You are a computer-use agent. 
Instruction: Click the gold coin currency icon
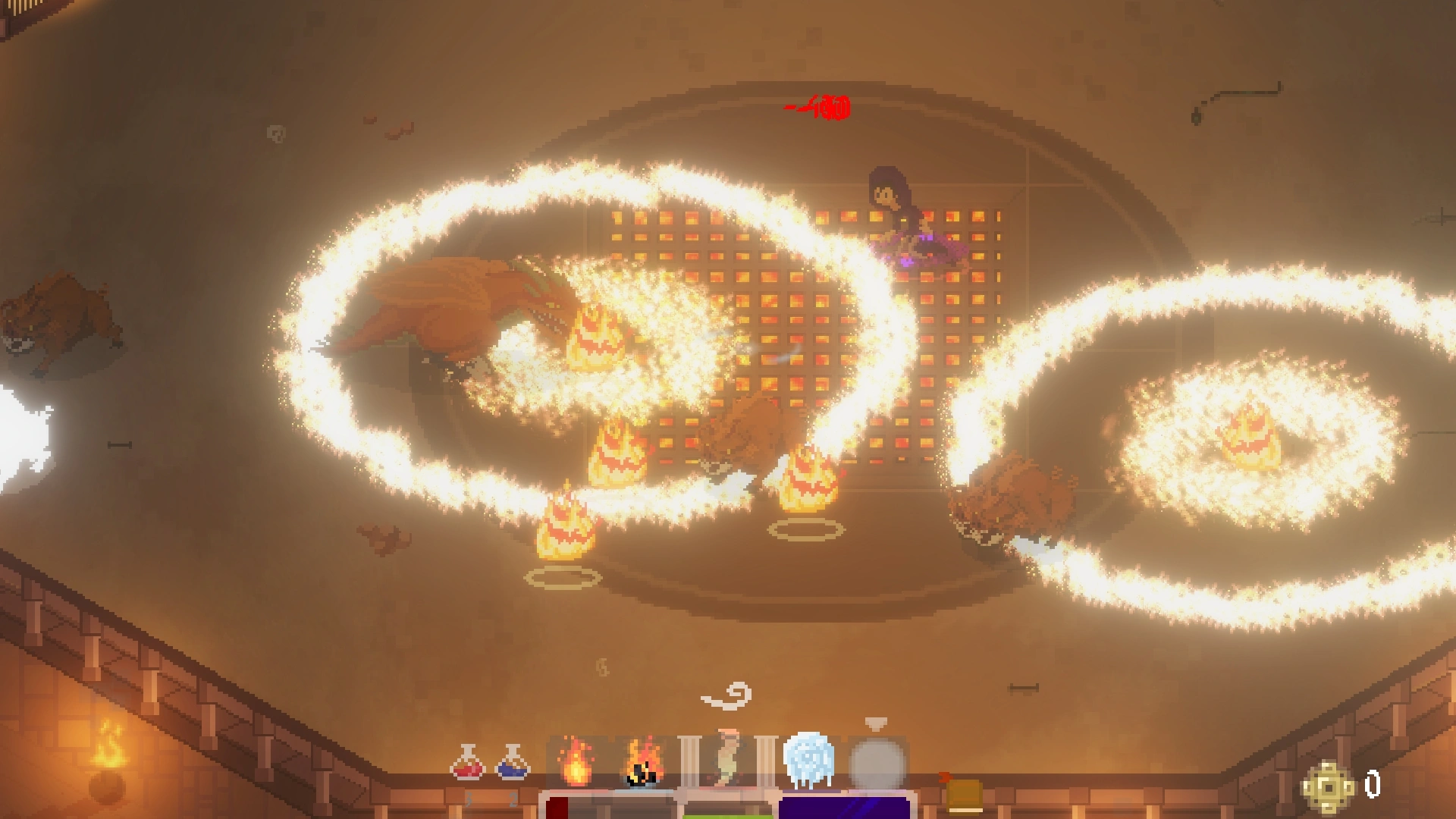point(1328,788)
